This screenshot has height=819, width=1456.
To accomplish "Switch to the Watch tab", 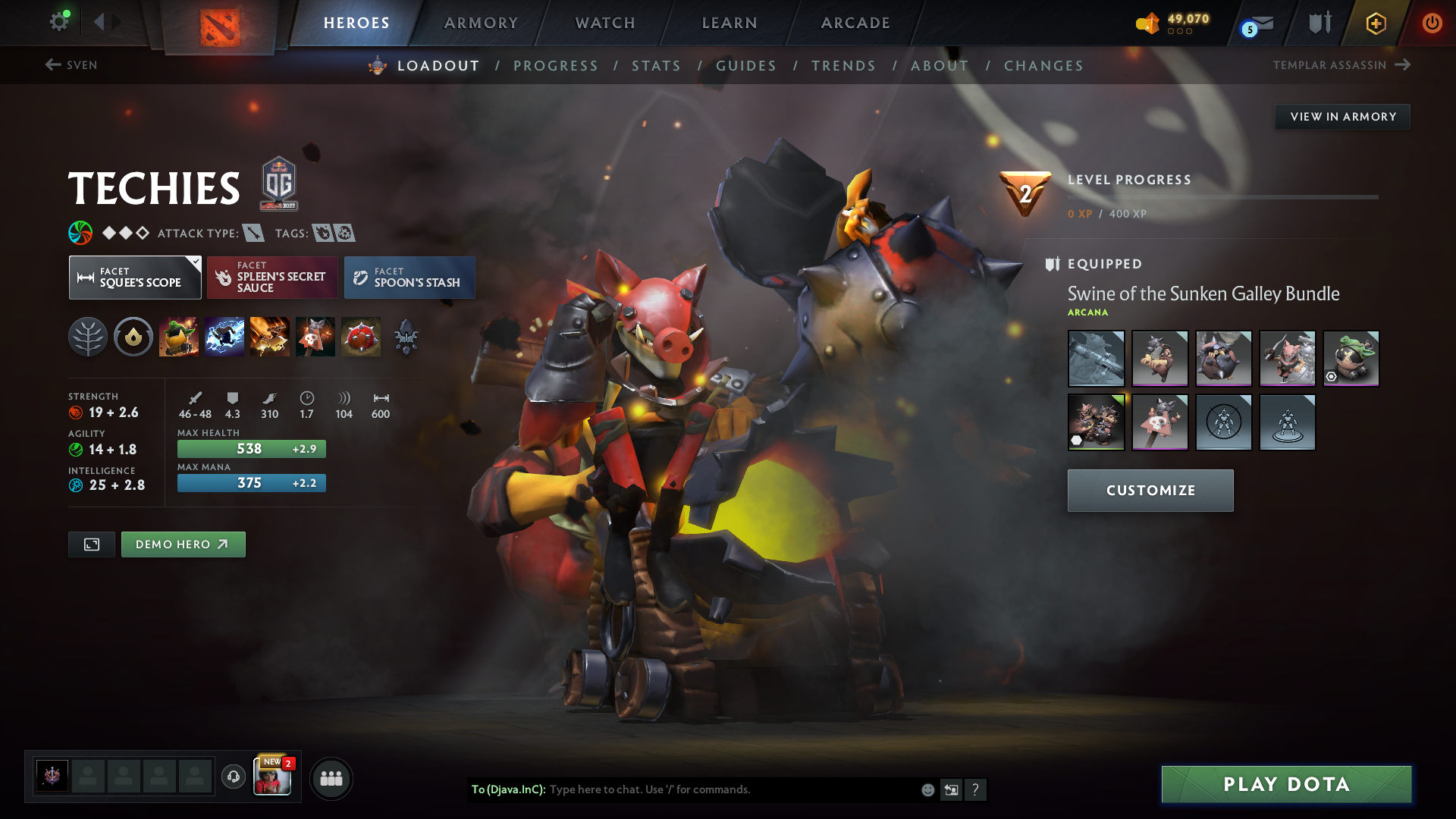I will (x=605, y=23).
